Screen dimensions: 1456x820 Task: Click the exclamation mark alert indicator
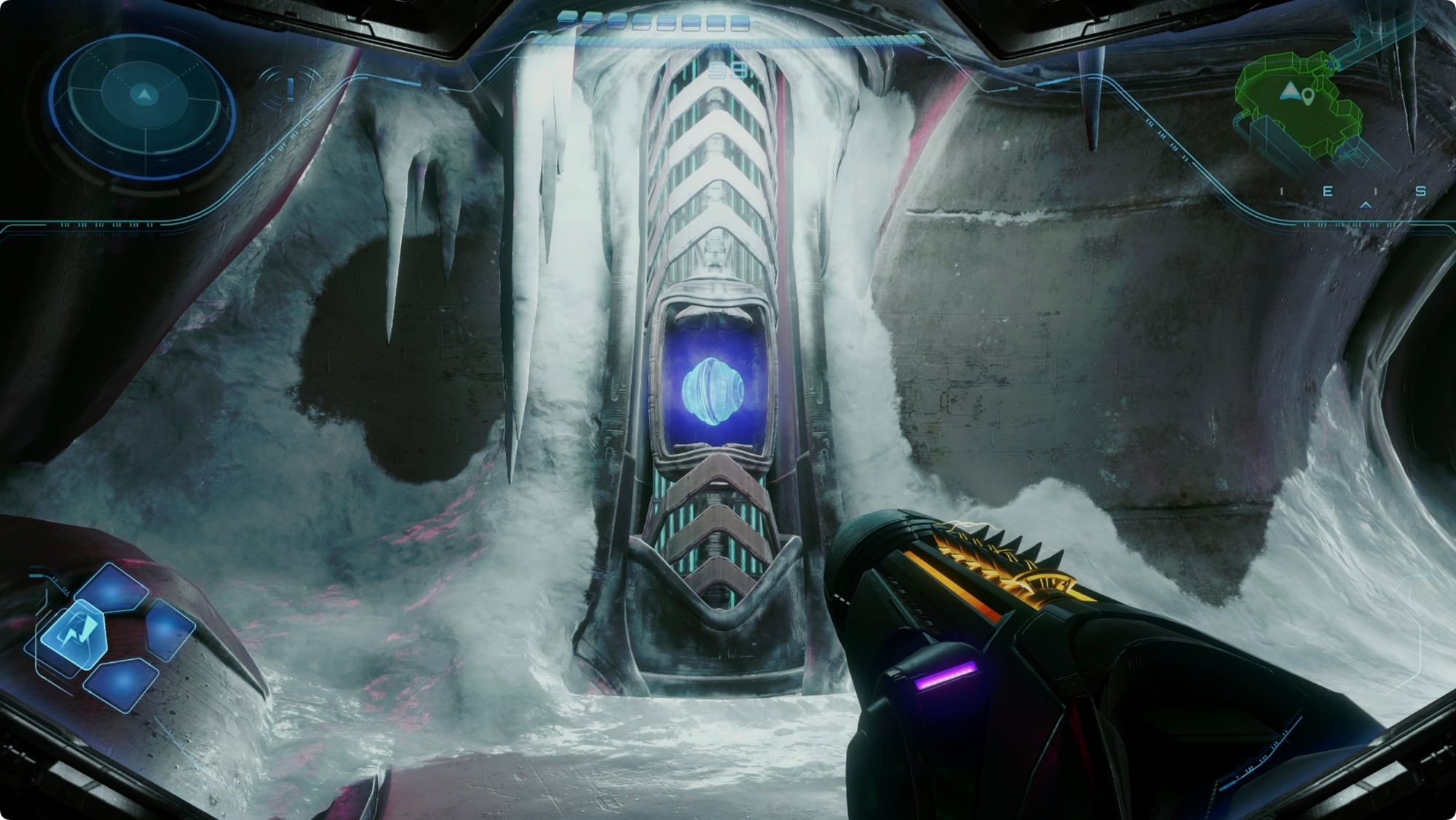[291, 89]
